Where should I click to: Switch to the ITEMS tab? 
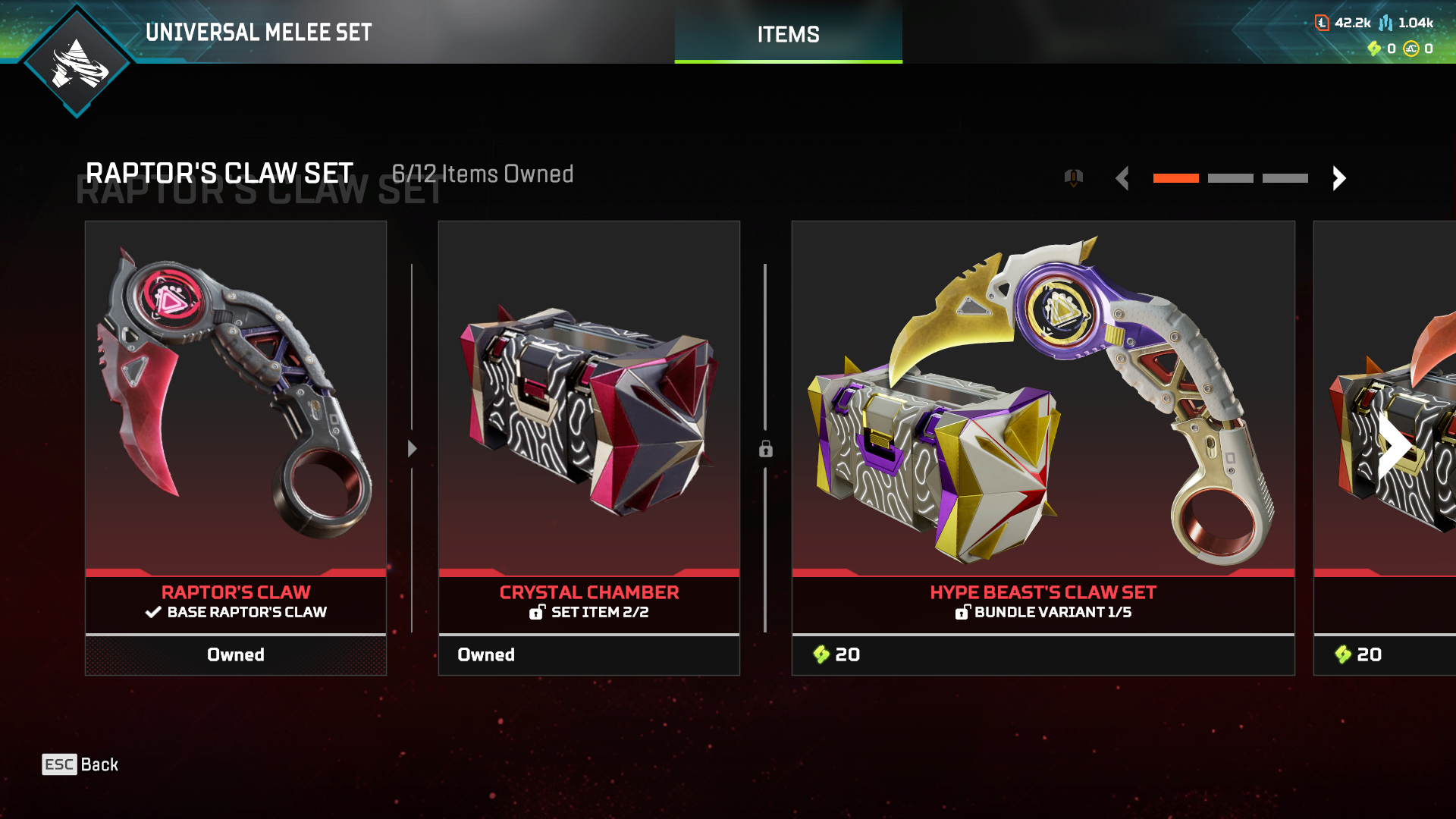tap(788, 33)
